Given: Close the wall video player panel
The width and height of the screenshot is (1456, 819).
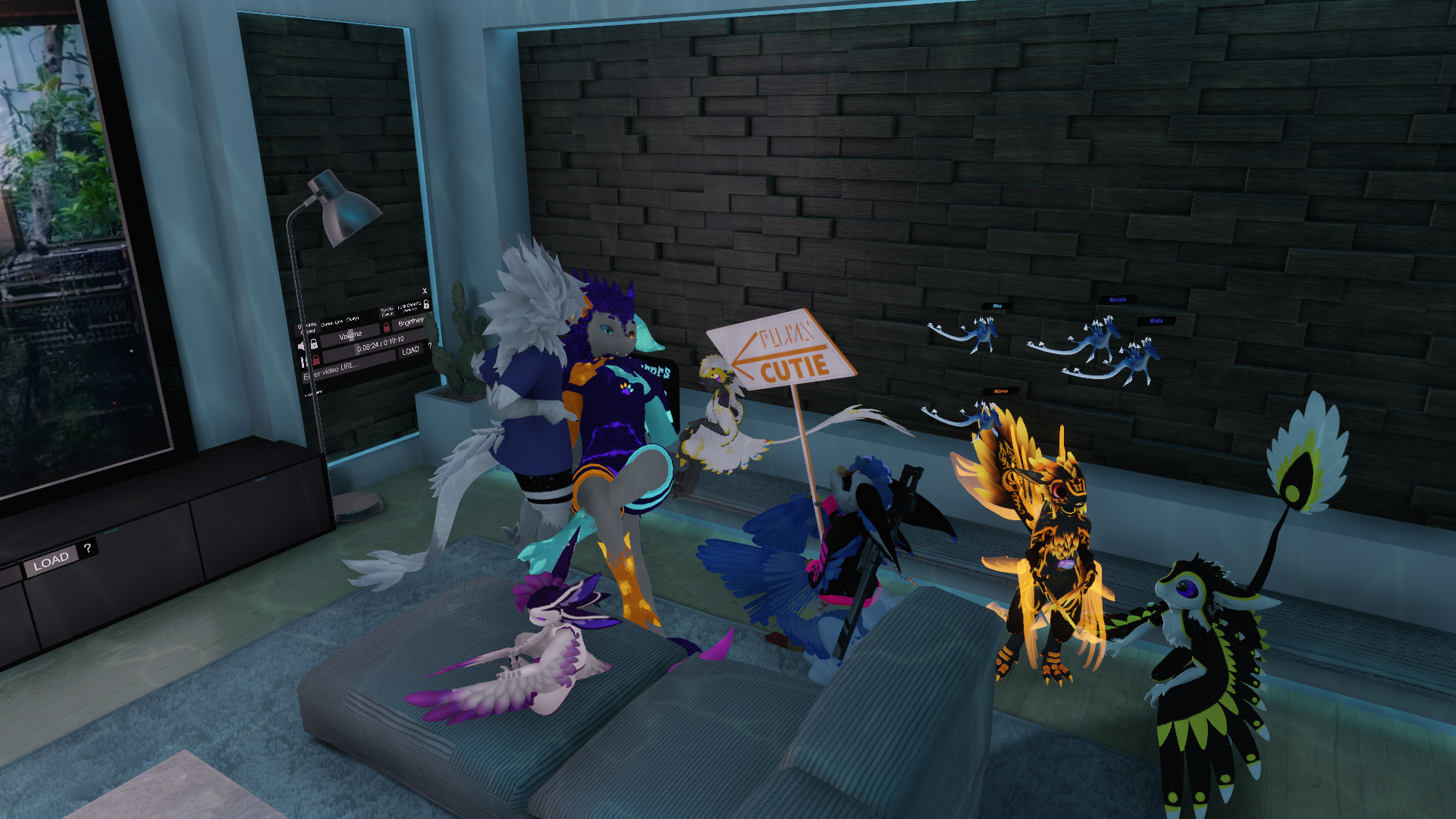Looking at the screenshot, I should [425, 291].
